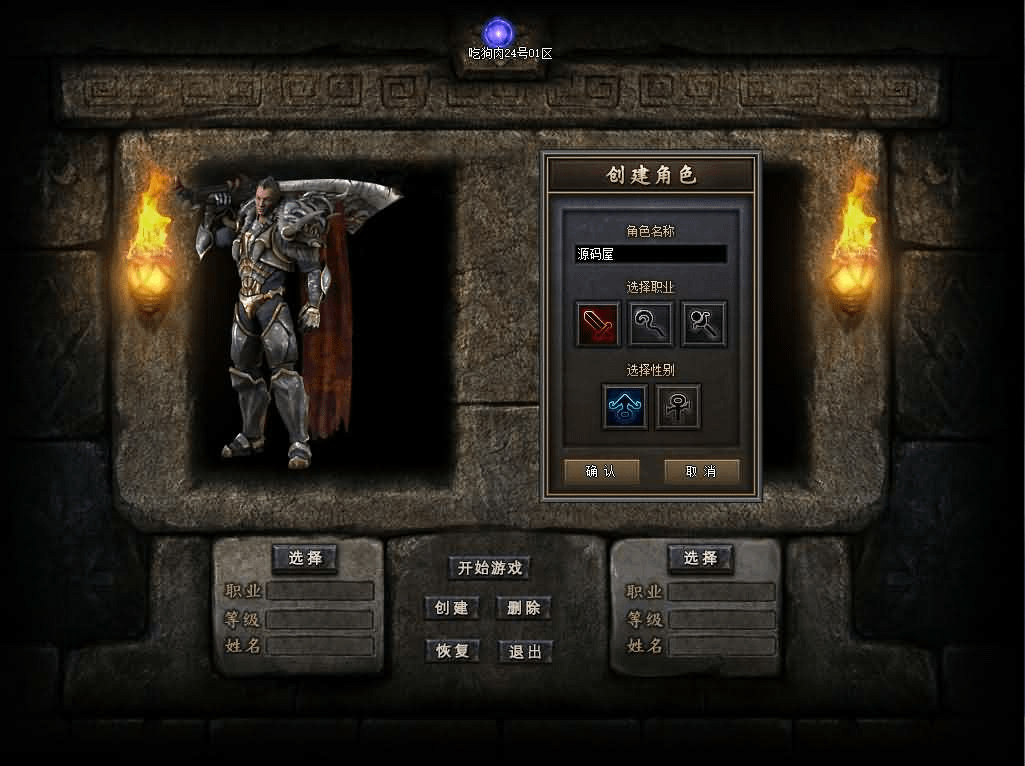Click the right slot's 选择 button
1025x766 pixels.
pos(700,558)
